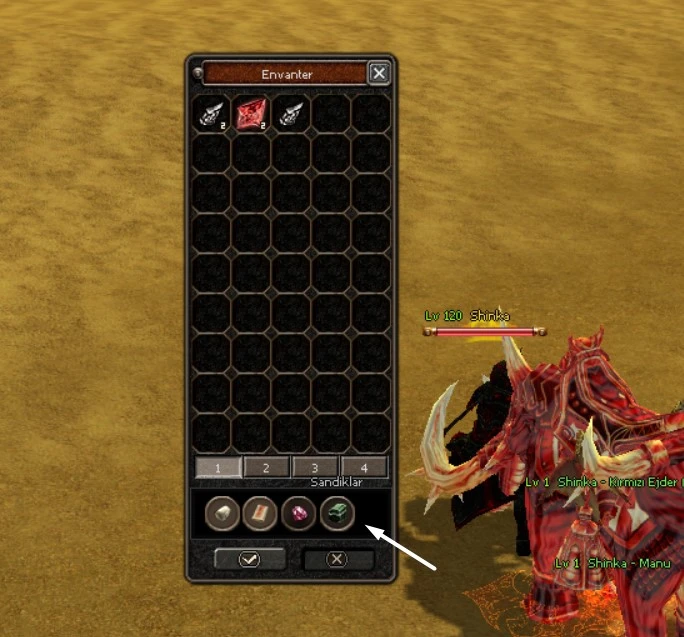The image size is (684, 637).
Task: Confirm with the checkmark button
Action: click(x=250, y=560)
